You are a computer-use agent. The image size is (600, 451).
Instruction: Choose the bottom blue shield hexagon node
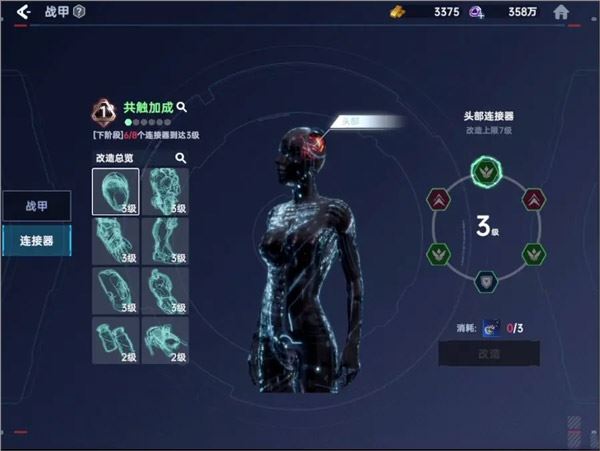click(x=484, y=281)
